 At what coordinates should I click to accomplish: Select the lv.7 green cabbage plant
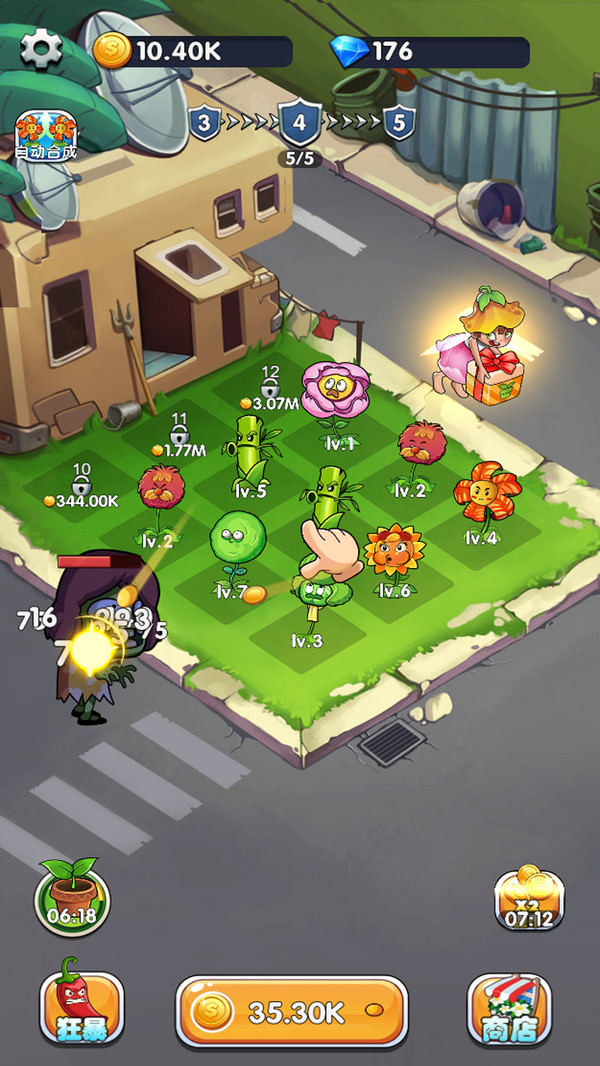(x=236, y=545)
